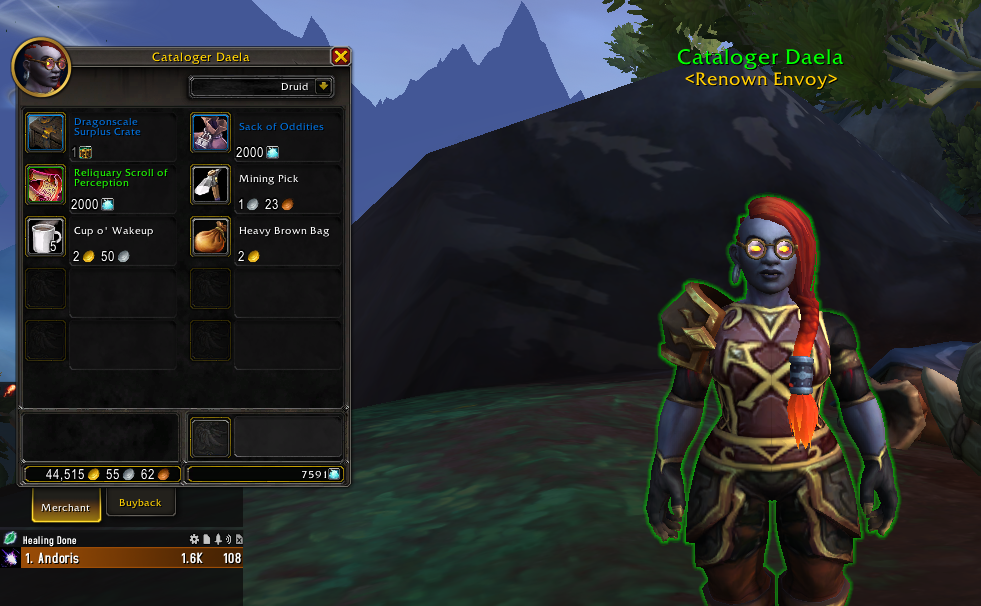981x606 pixels.
Task: Close the Cataloger Daela merchant window
Action: click(x=340, y=57)
